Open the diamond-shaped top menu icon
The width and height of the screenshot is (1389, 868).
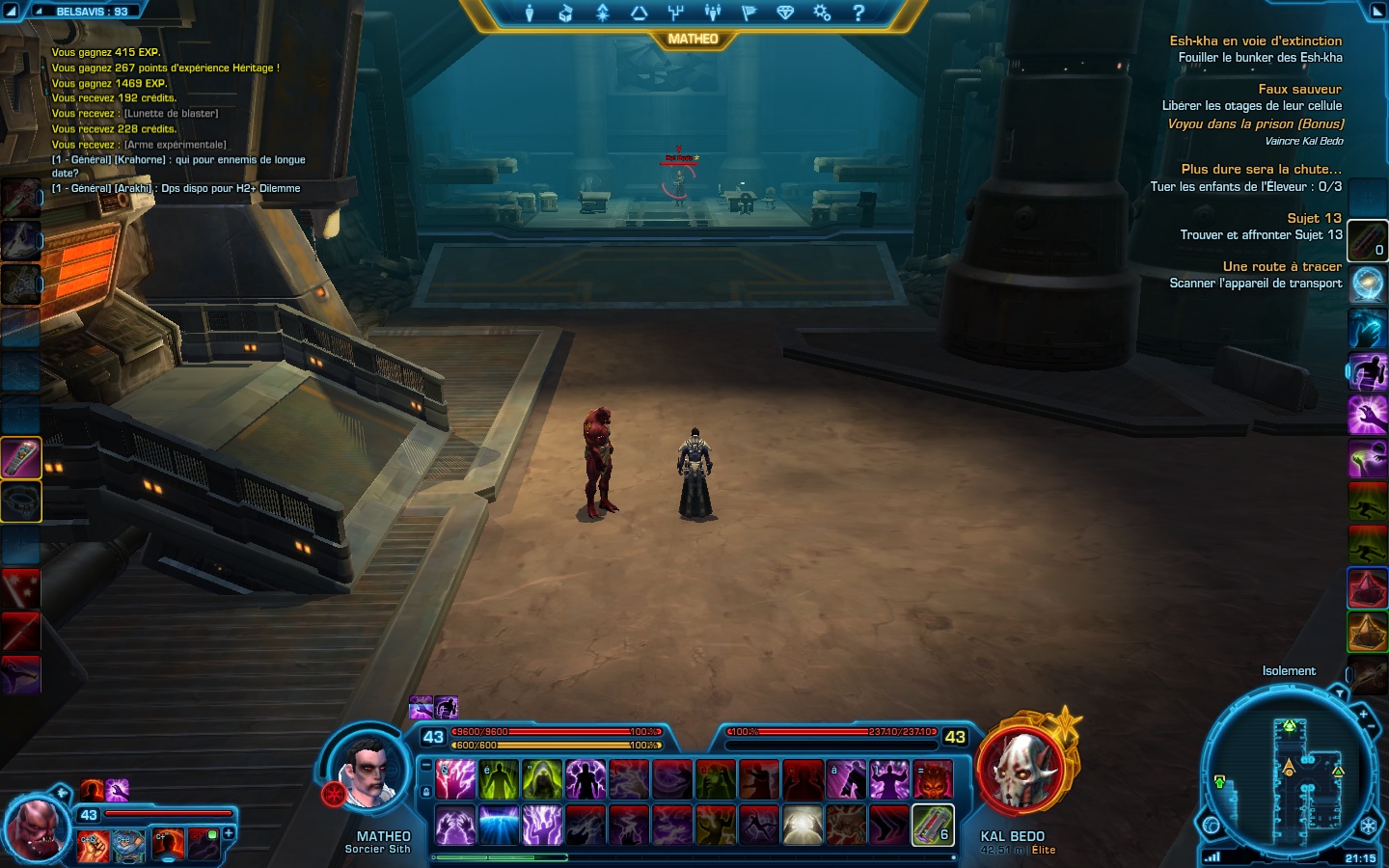[x=785, y=13]
